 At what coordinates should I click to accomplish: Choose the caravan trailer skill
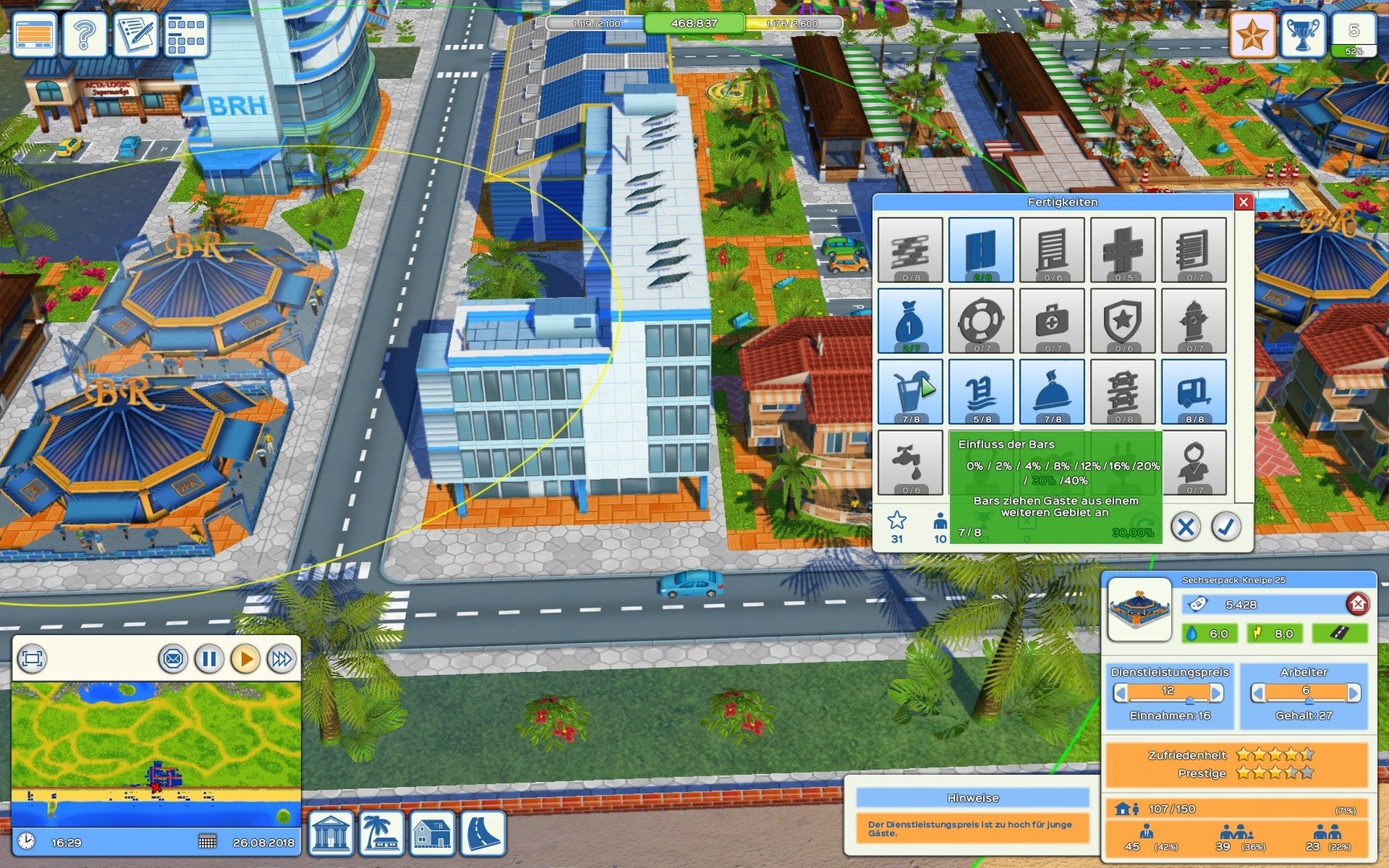pyautogui.click(x=1194, y=391)
